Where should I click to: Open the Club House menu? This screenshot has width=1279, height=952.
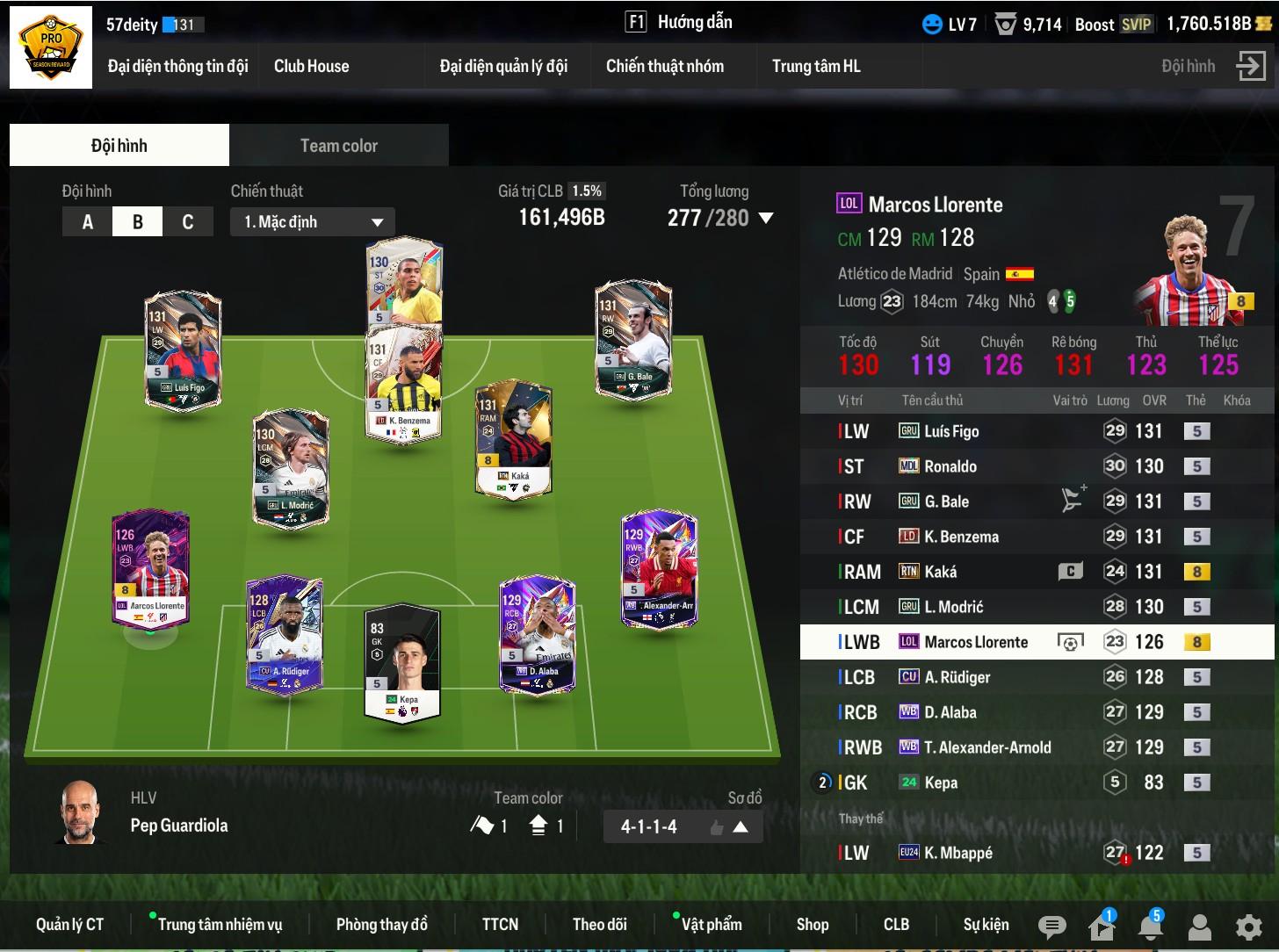coord(311,66)
